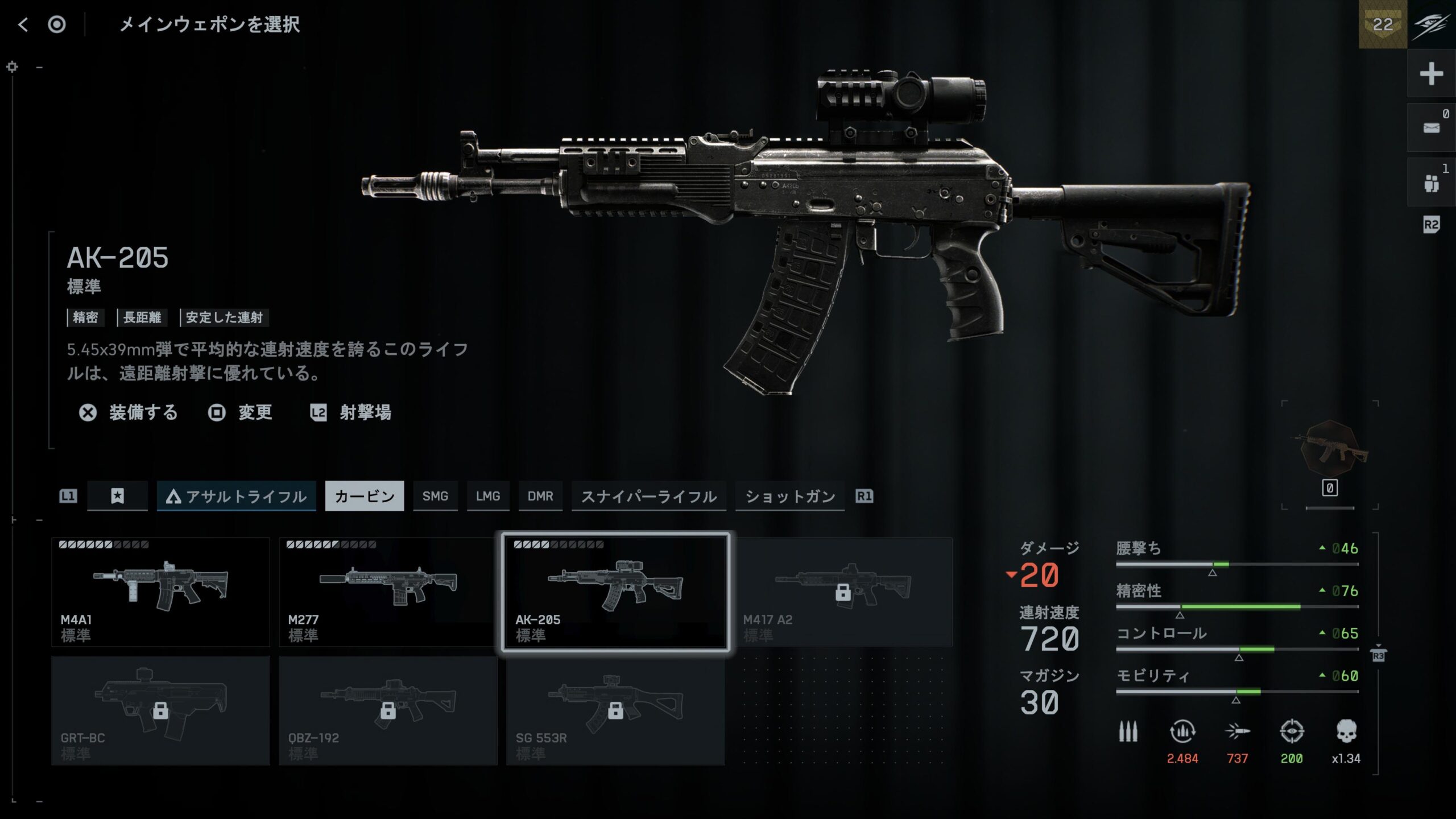Click the plus icon in top-right
This screenshot has height=819, width=1456.
[1431, 74]
